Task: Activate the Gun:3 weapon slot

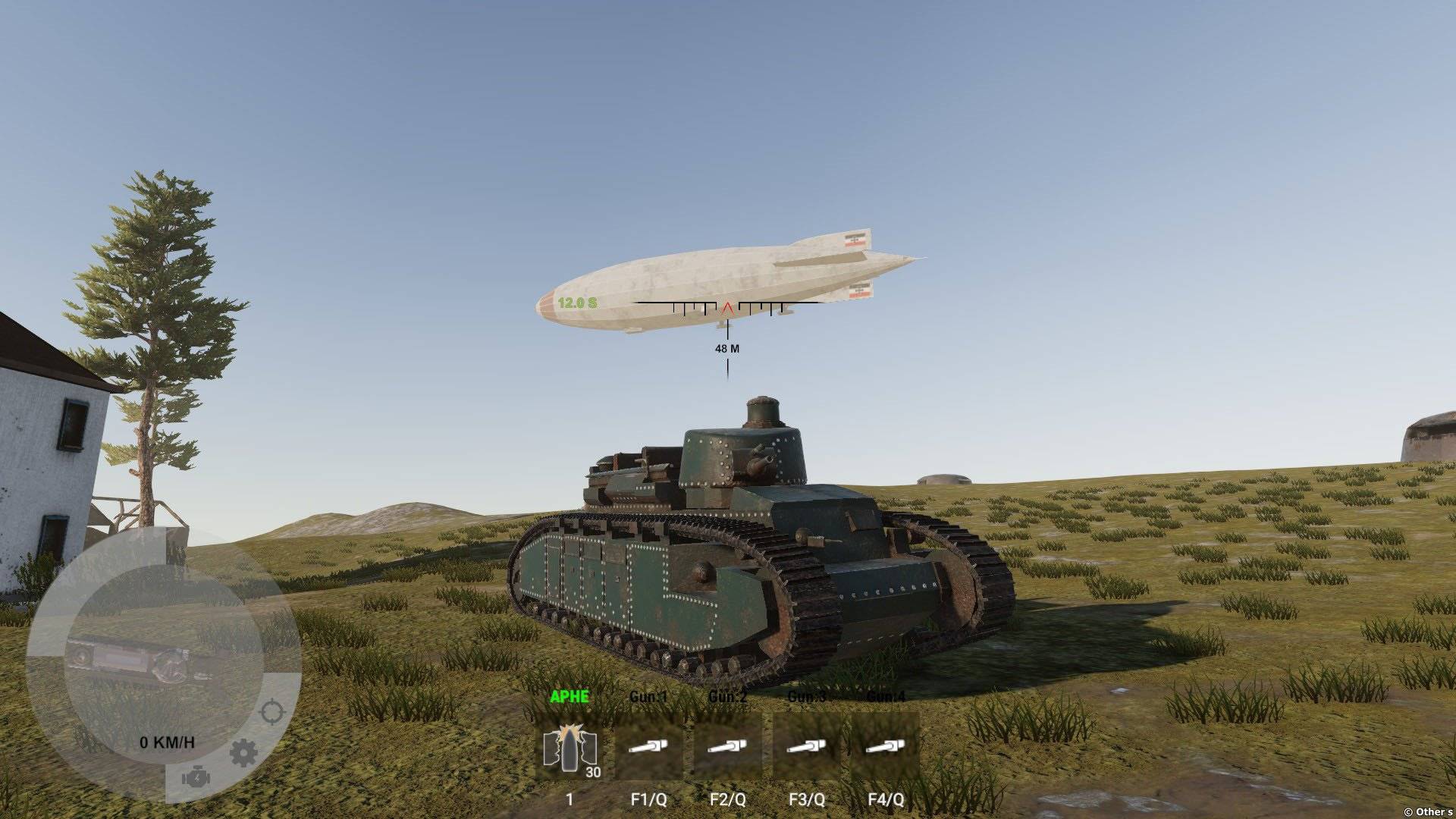Action: (806, 748)
